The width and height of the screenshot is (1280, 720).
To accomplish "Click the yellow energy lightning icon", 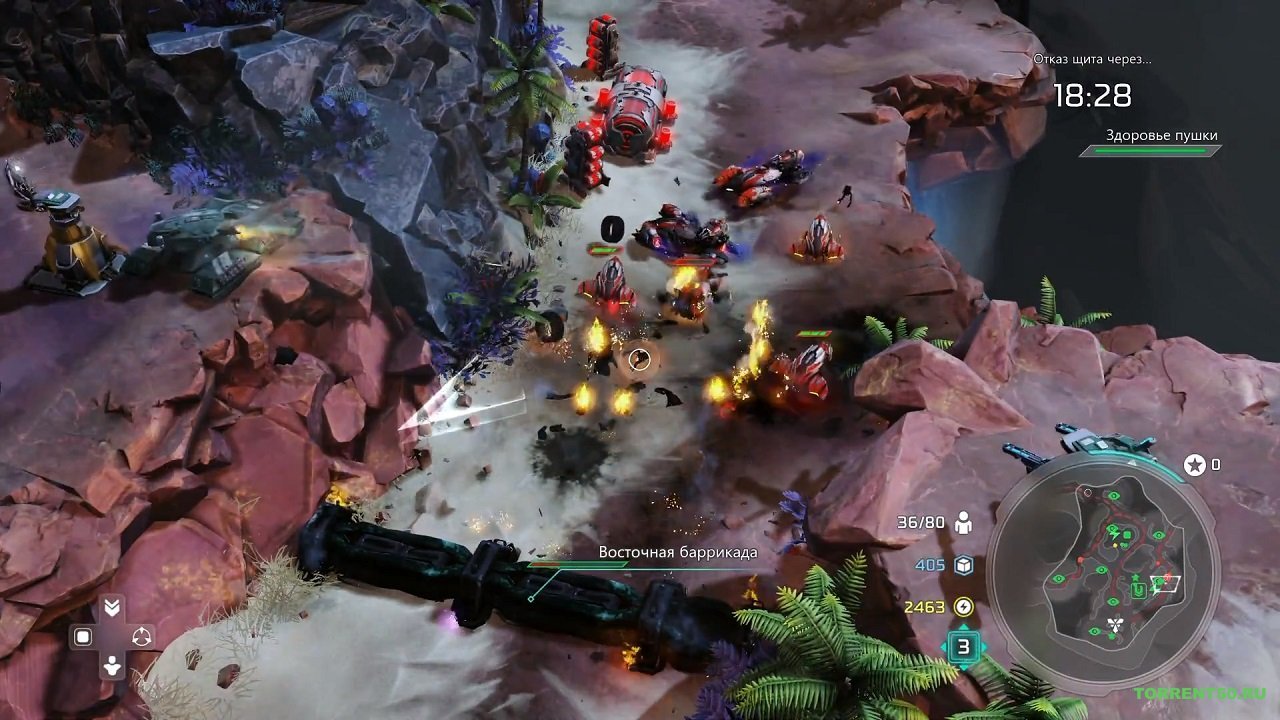I will [963, 606].
